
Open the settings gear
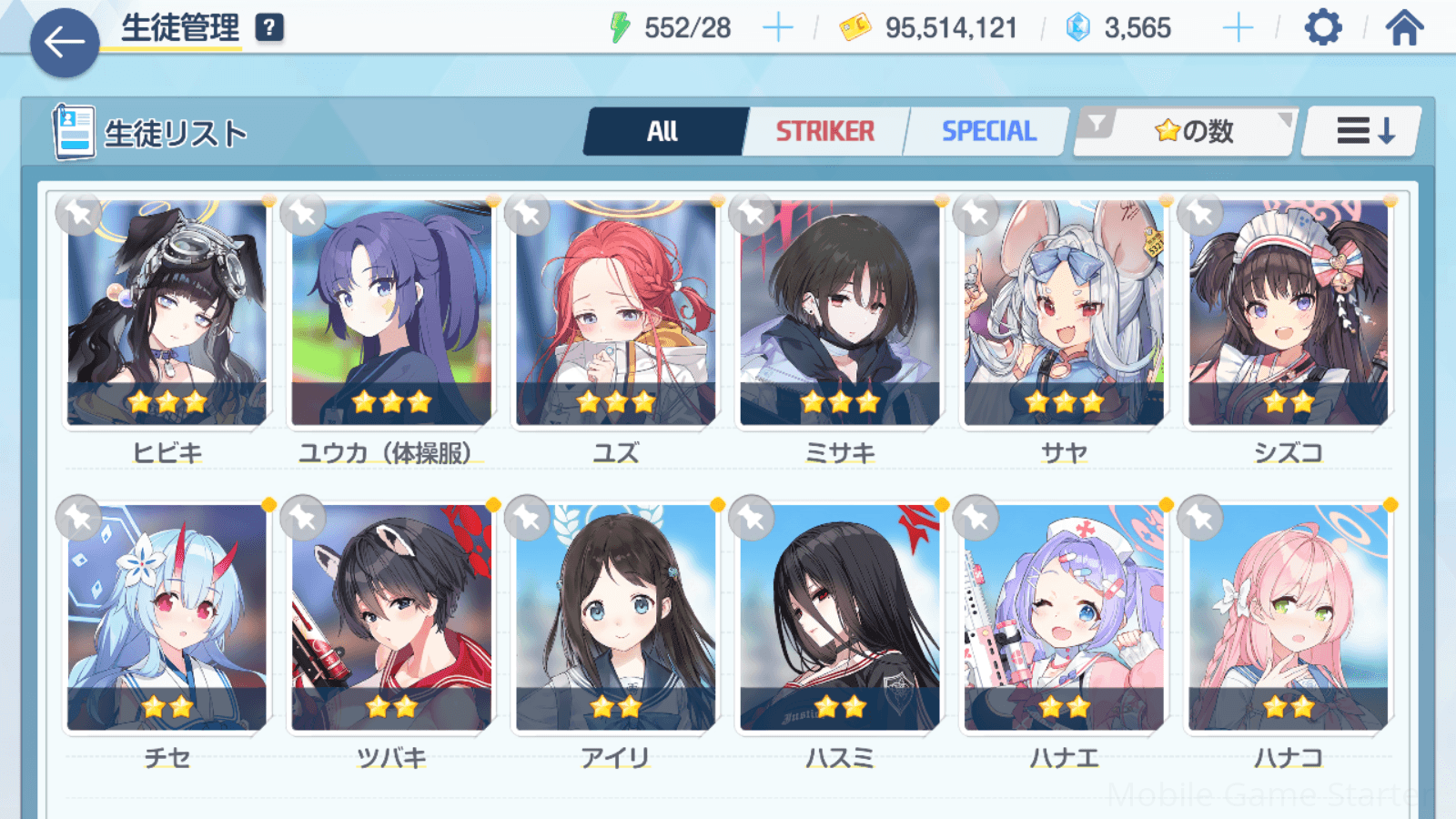point(1322,28)
